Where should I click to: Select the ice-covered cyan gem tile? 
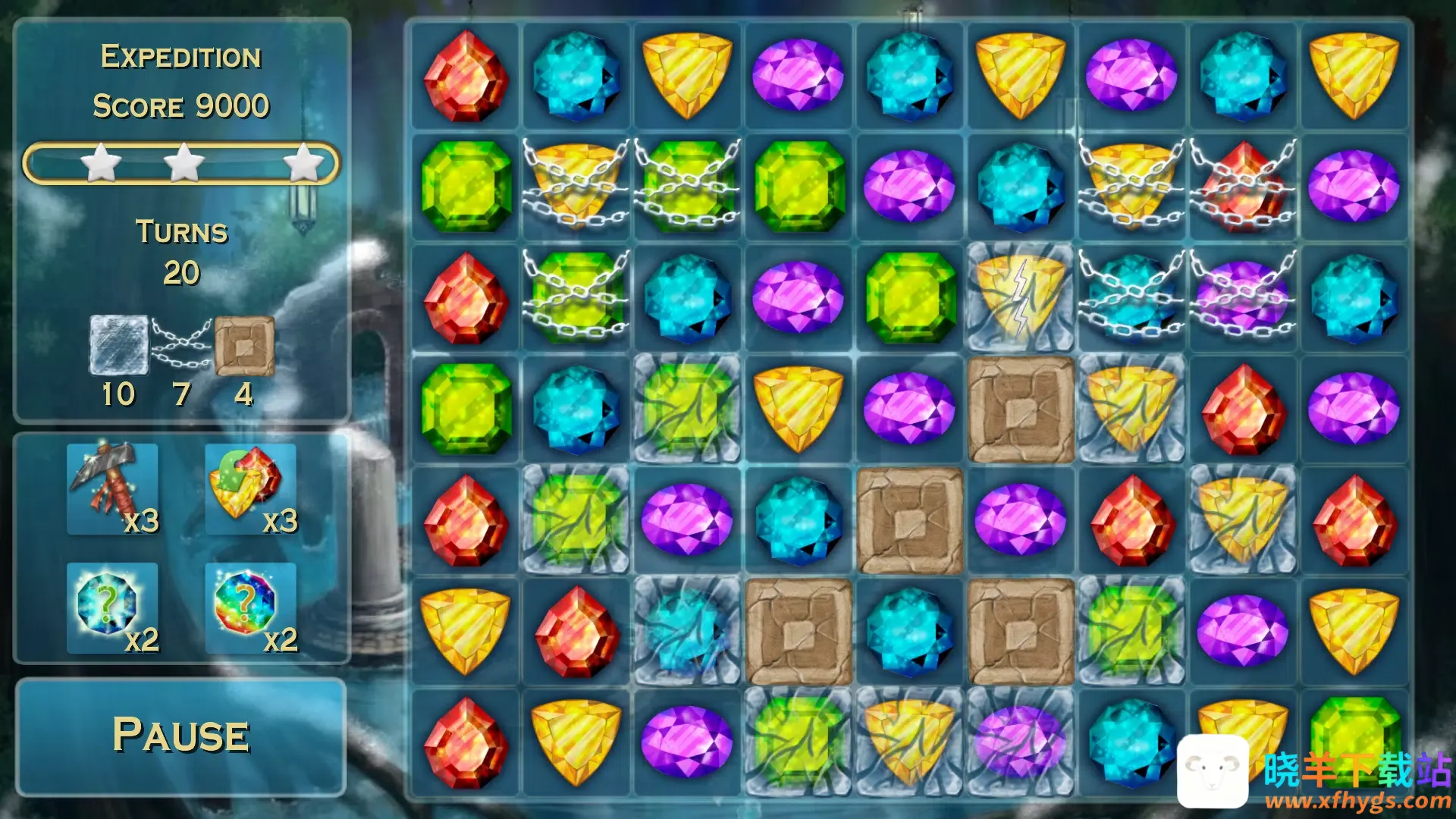click(x=687, y=632)
